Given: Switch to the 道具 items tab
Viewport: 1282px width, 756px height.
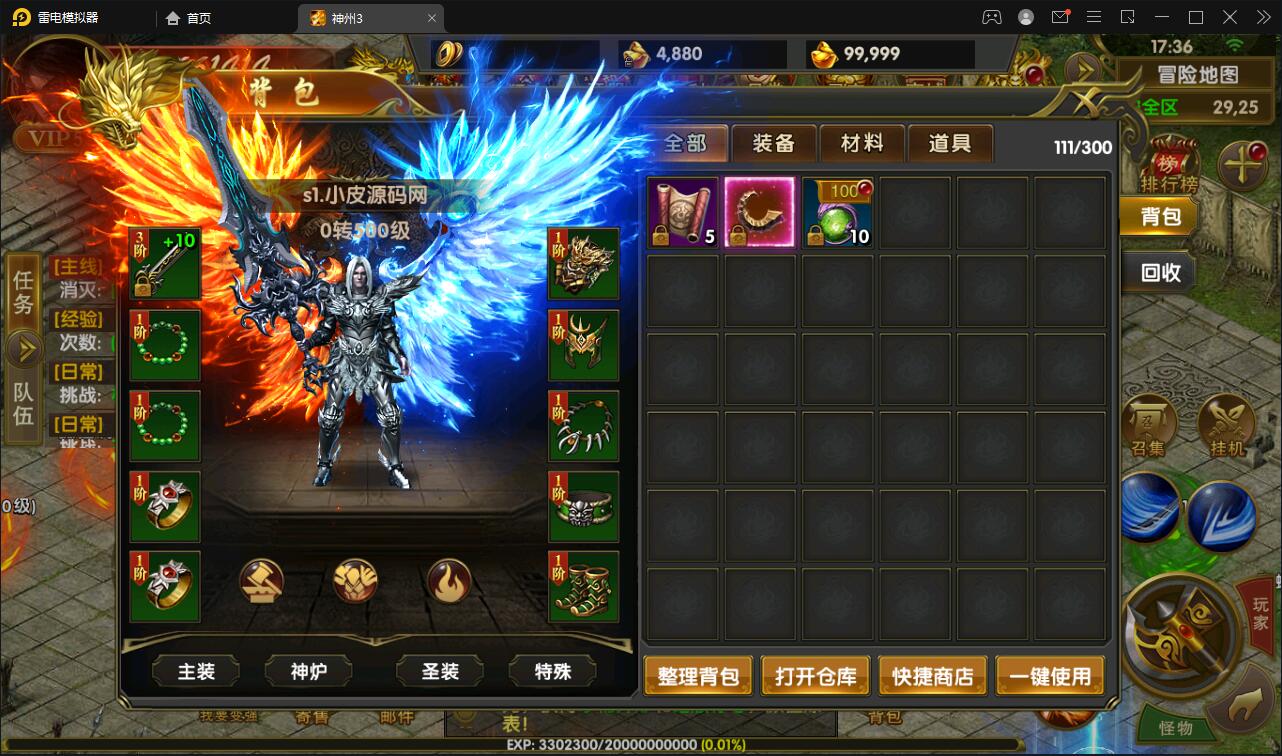Looking at the screenshot, I should click(x=949, y=143).
